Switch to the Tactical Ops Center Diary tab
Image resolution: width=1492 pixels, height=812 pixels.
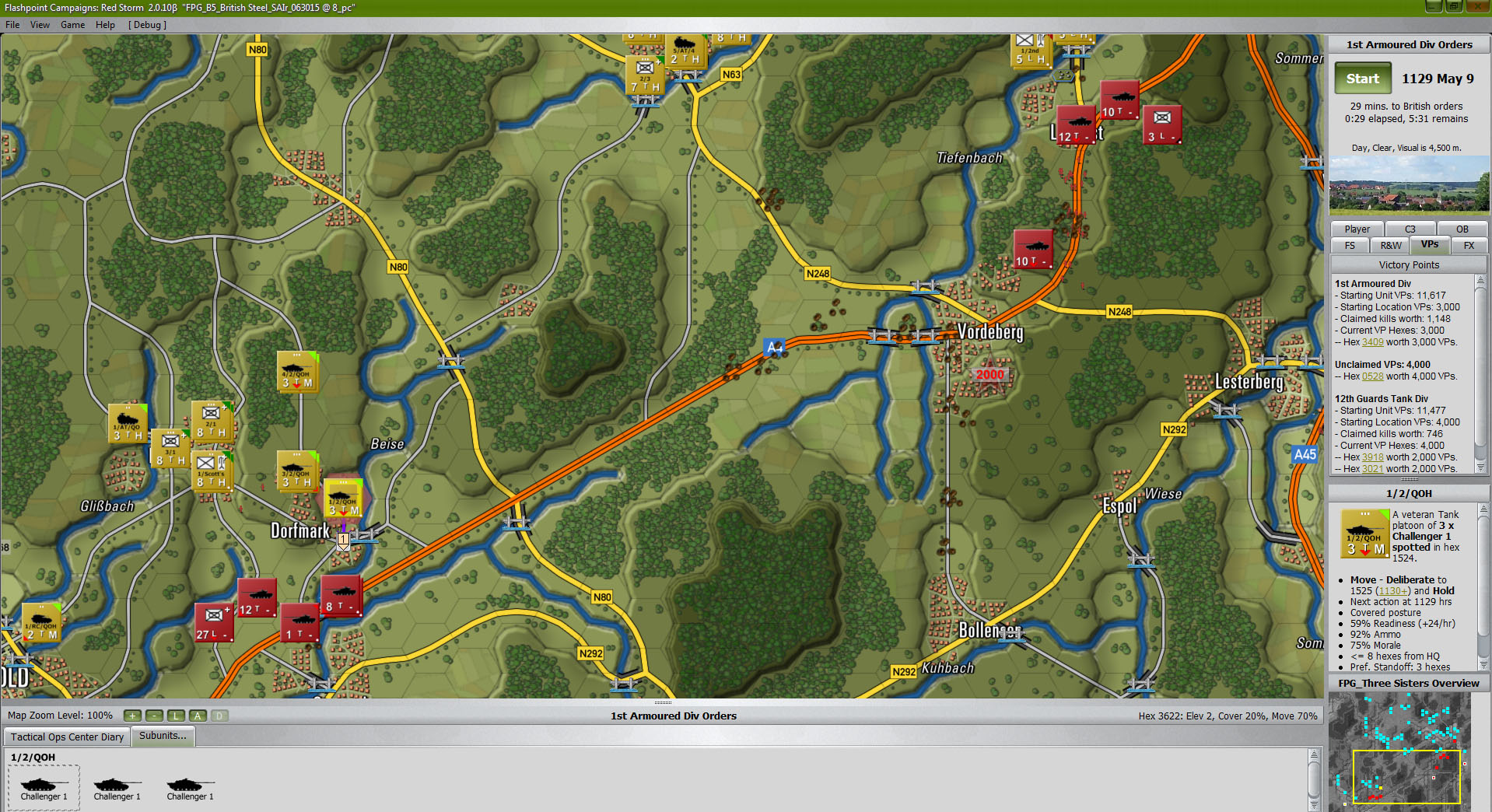(x=66, y=737)
